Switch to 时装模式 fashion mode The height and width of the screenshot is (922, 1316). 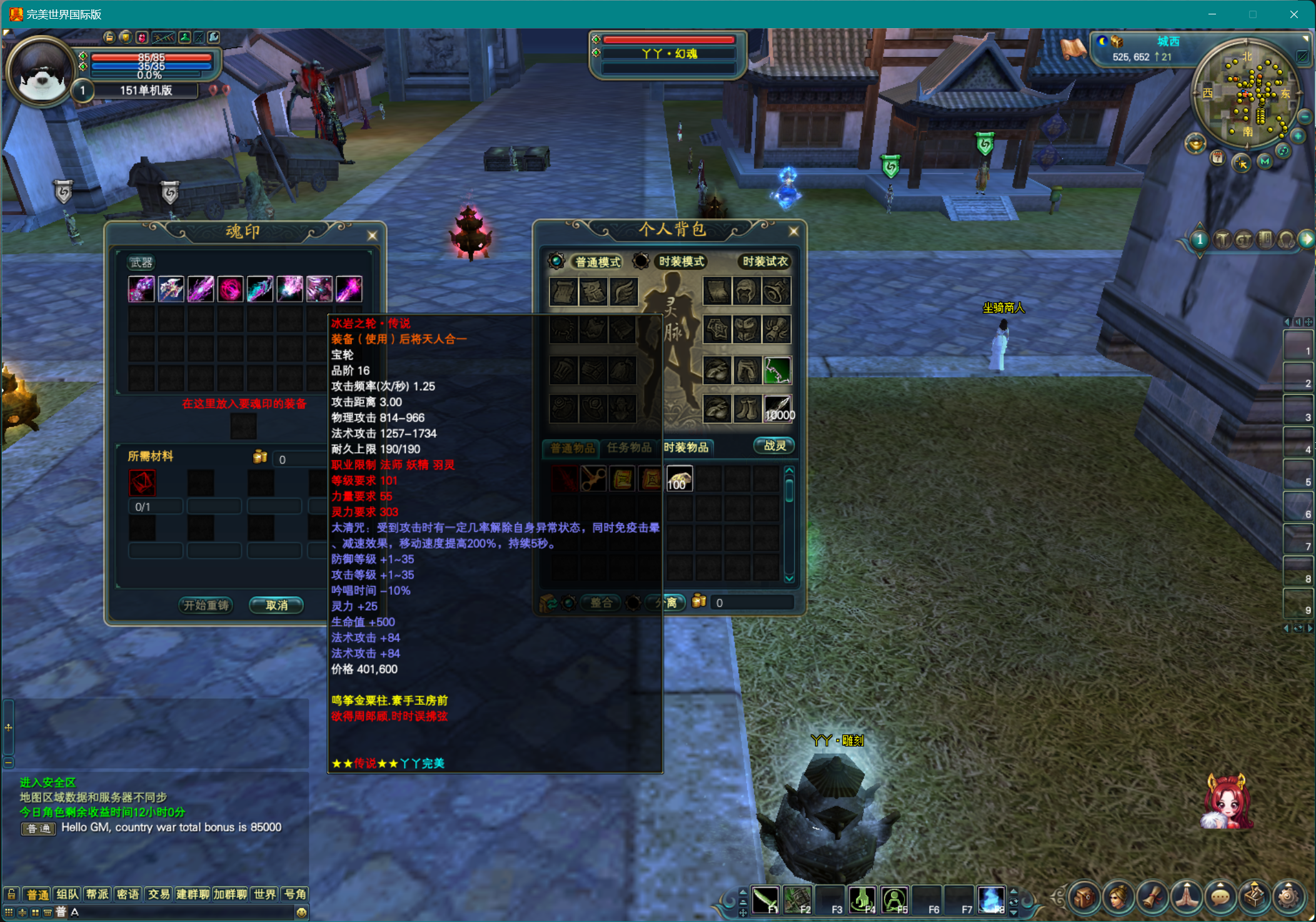[681, 261]
